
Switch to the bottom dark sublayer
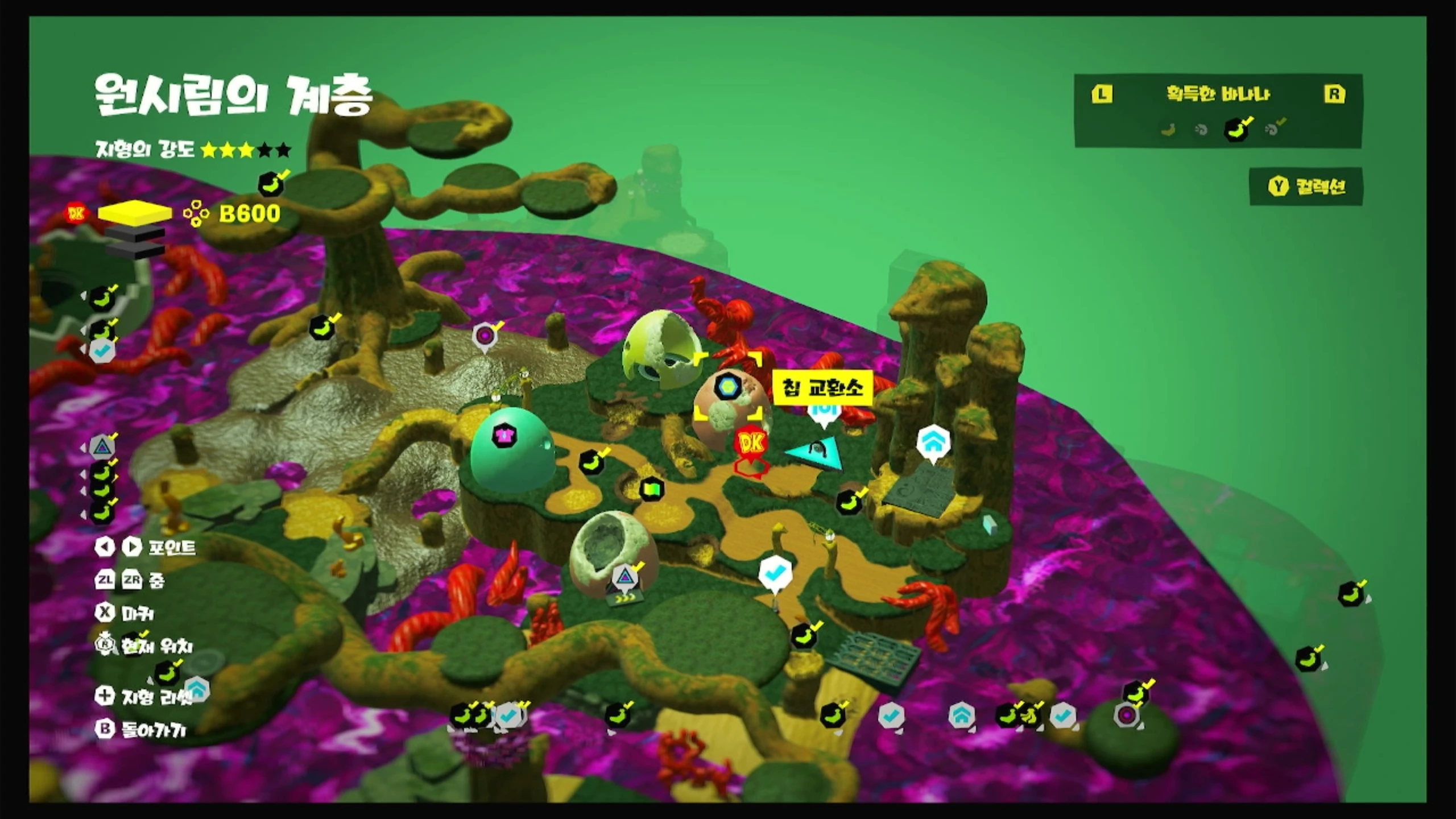[x=135, y=250]
